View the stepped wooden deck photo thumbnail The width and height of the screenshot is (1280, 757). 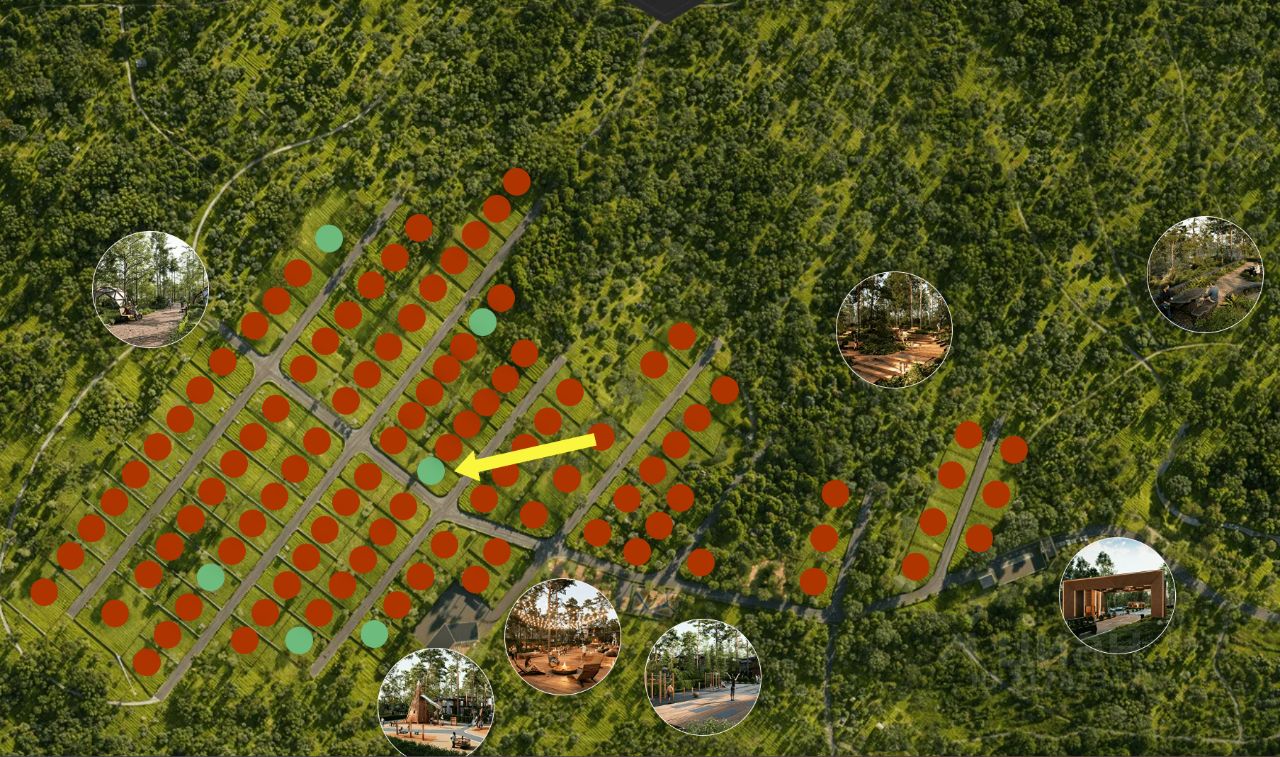[894, 329]
